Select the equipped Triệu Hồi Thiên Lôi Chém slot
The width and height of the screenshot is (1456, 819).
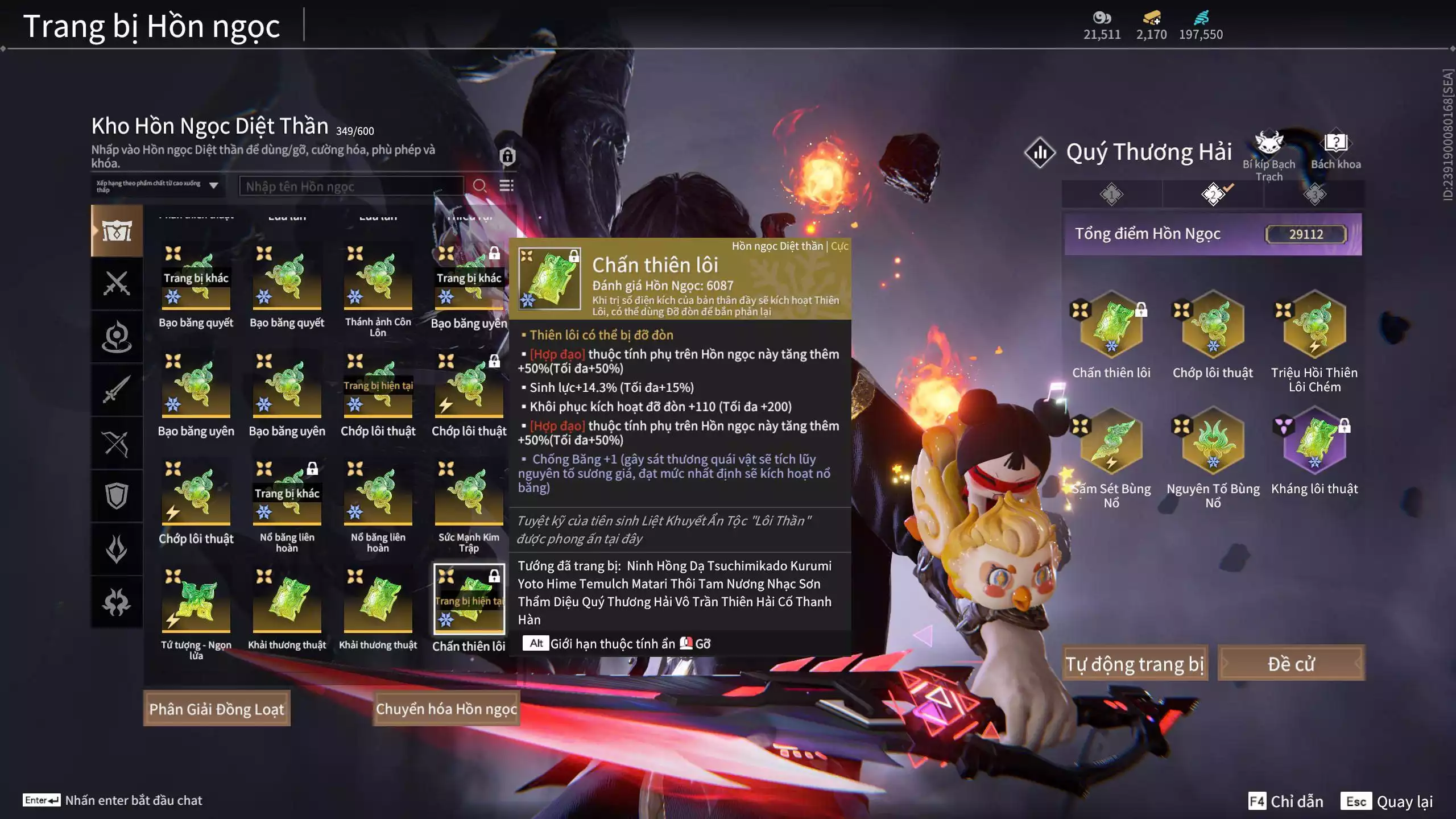click(x=1314, y=325)
